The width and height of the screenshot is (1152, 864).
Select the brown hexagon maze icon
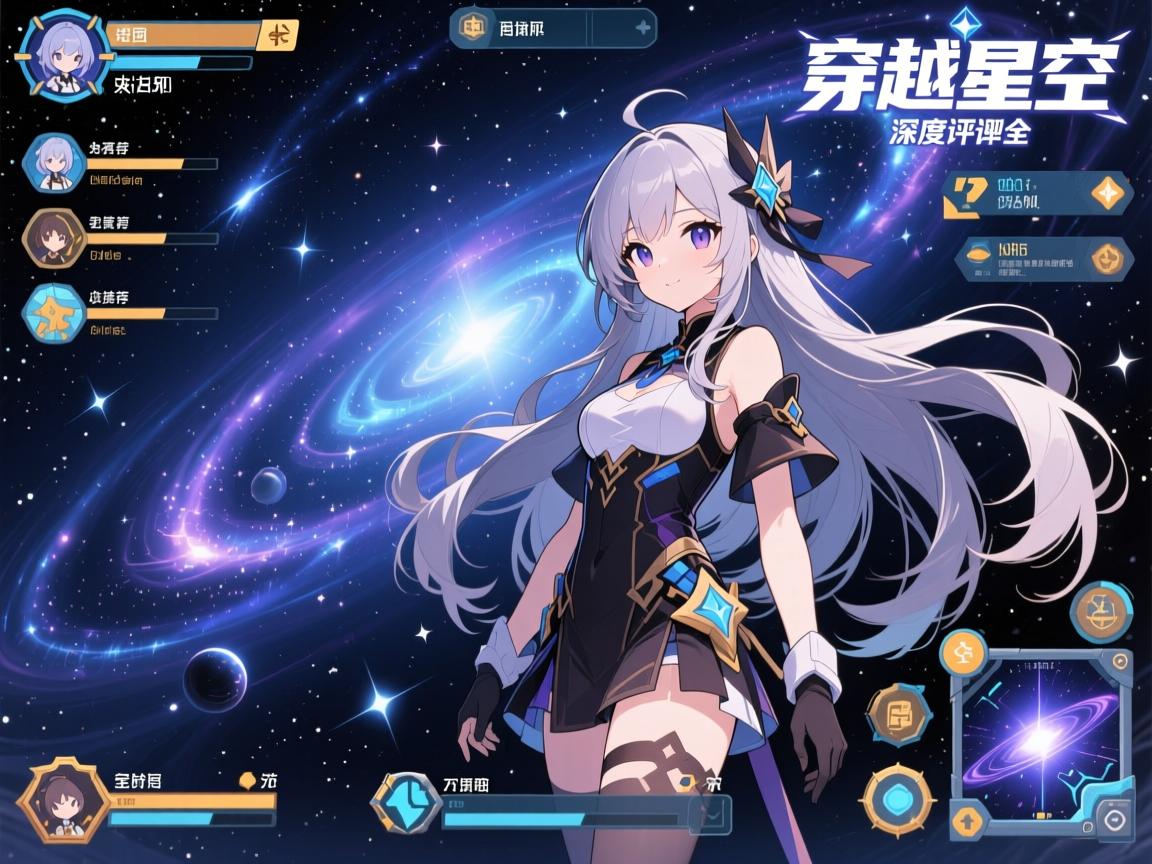point(898,715)
